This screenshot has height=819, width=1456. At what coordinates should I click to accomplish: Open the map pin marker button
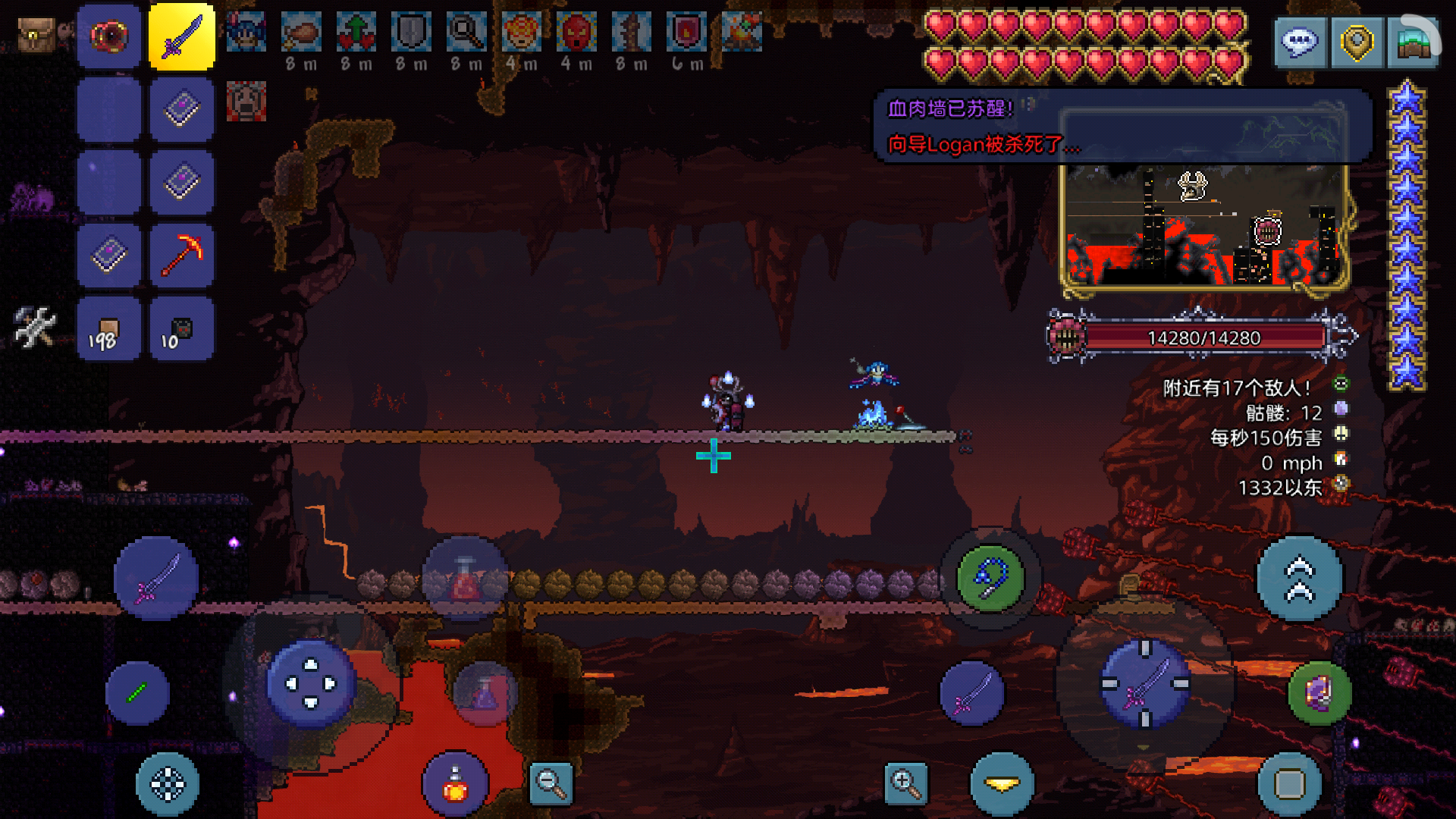pyautogui.click(x=1357, y=42)
